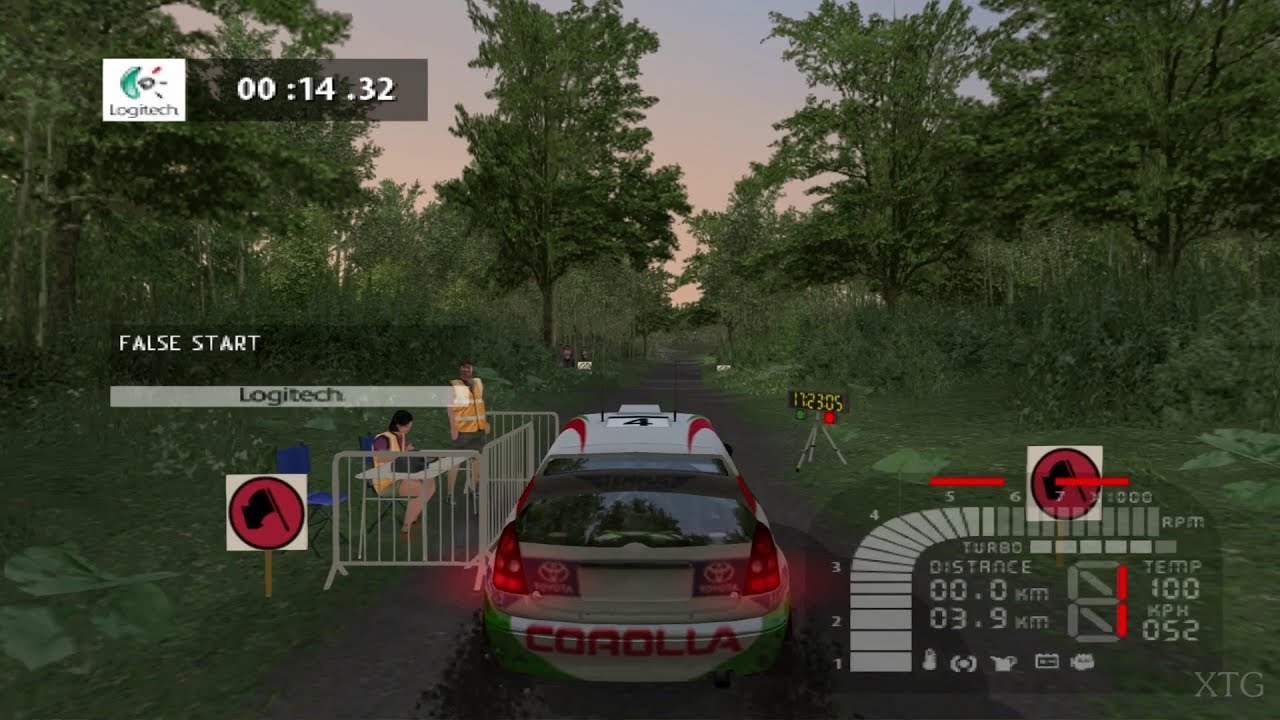Click the oil can warning icon
The image size is (1280, 720).
tap(1004, 662)
